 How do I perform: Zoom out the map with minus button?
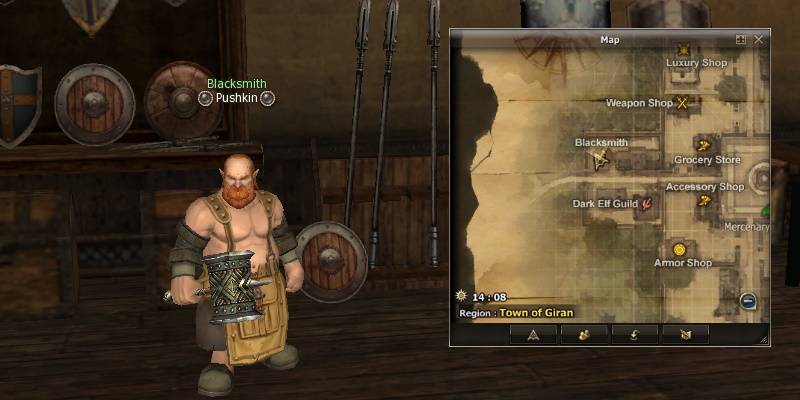[748, 301]
